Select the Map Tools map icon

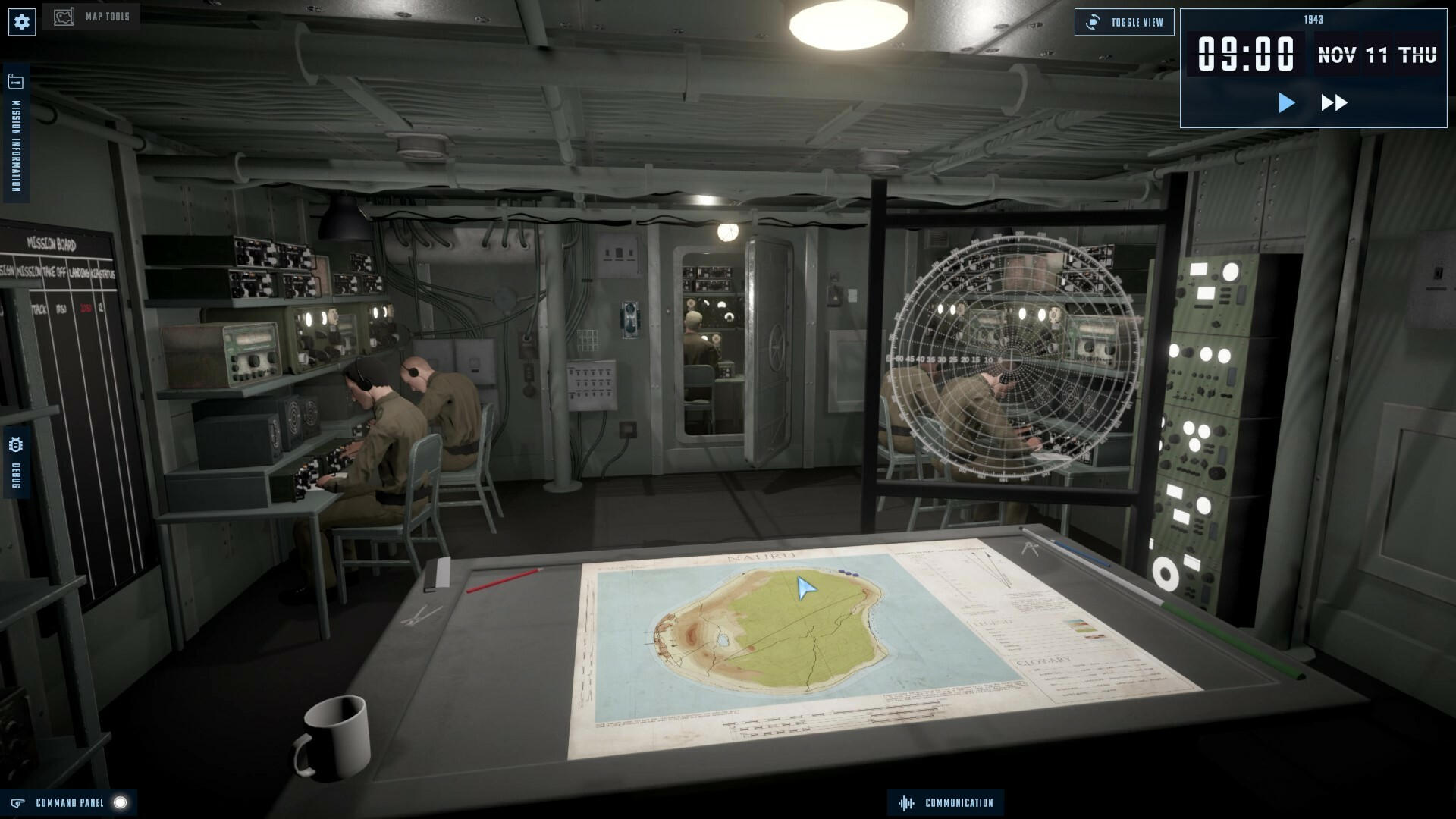(x=64, y=14)
